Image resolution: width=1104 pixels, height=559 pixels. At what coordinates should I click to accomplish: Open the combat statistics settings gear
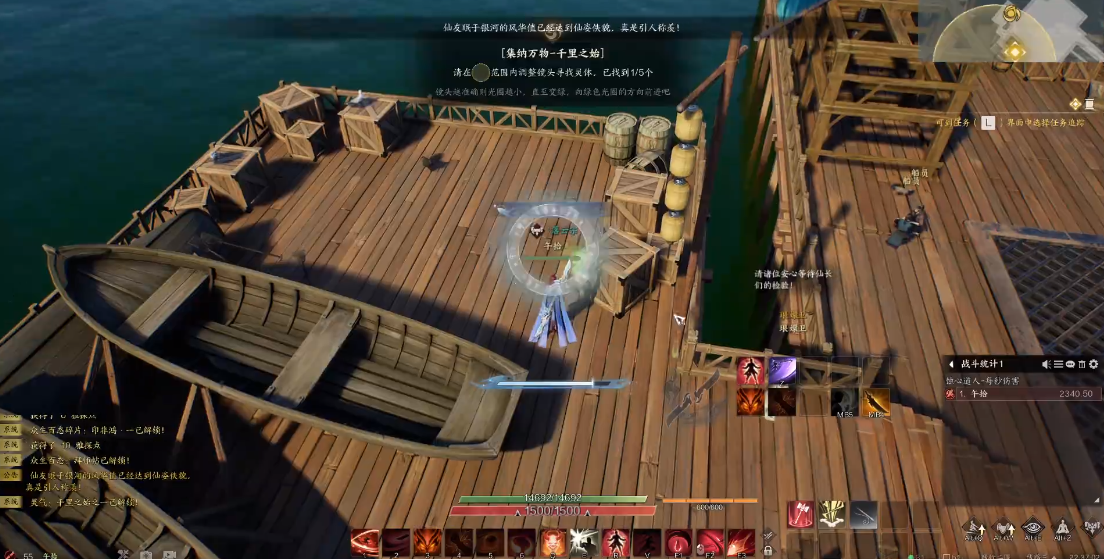[1094, 364]
